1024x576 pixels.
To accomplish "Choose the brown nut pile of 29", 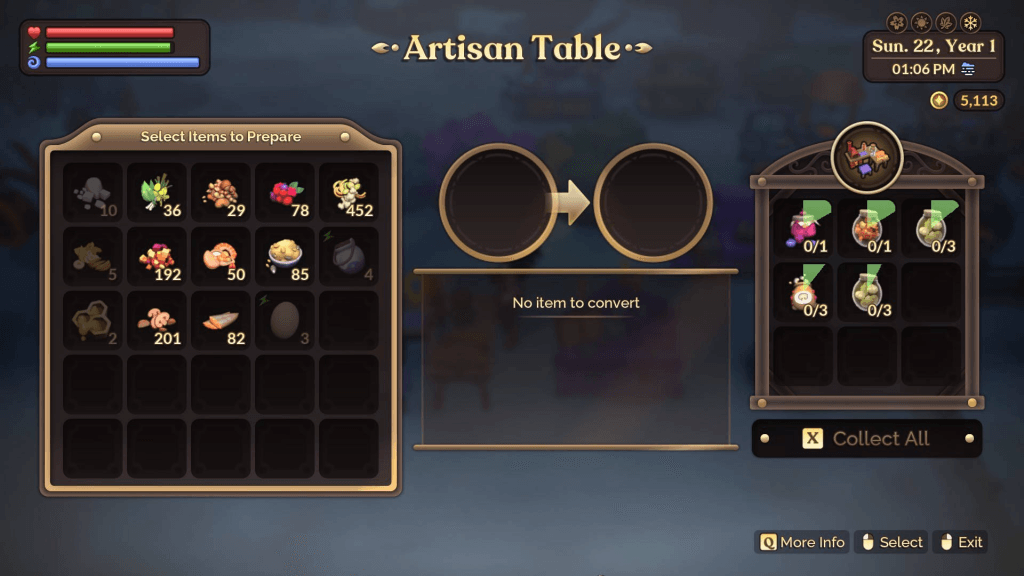I will tap(221, 193).
